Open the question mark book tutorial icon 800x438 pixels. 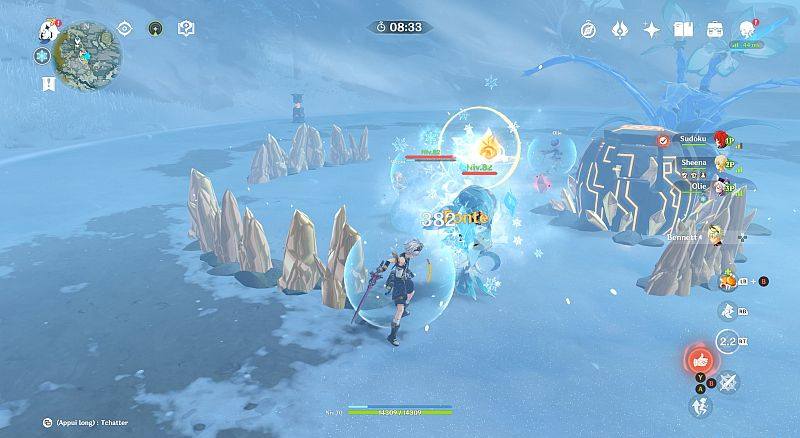tap(185, 29)
